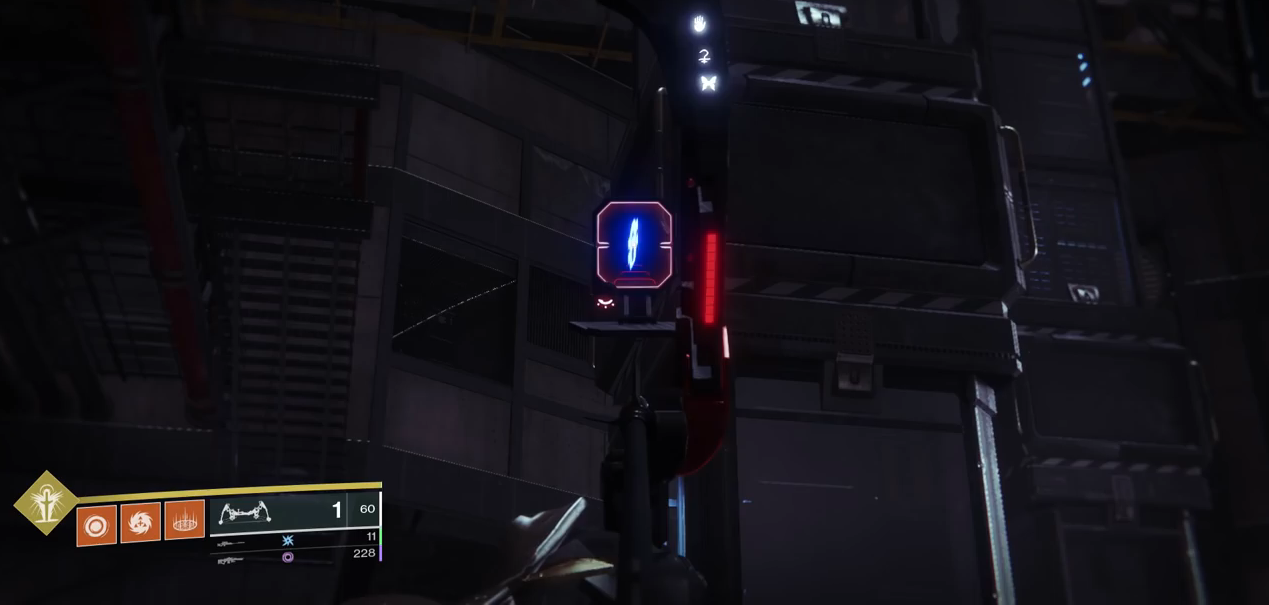Activate the Well of Radiance super icon

click(46, 503)
